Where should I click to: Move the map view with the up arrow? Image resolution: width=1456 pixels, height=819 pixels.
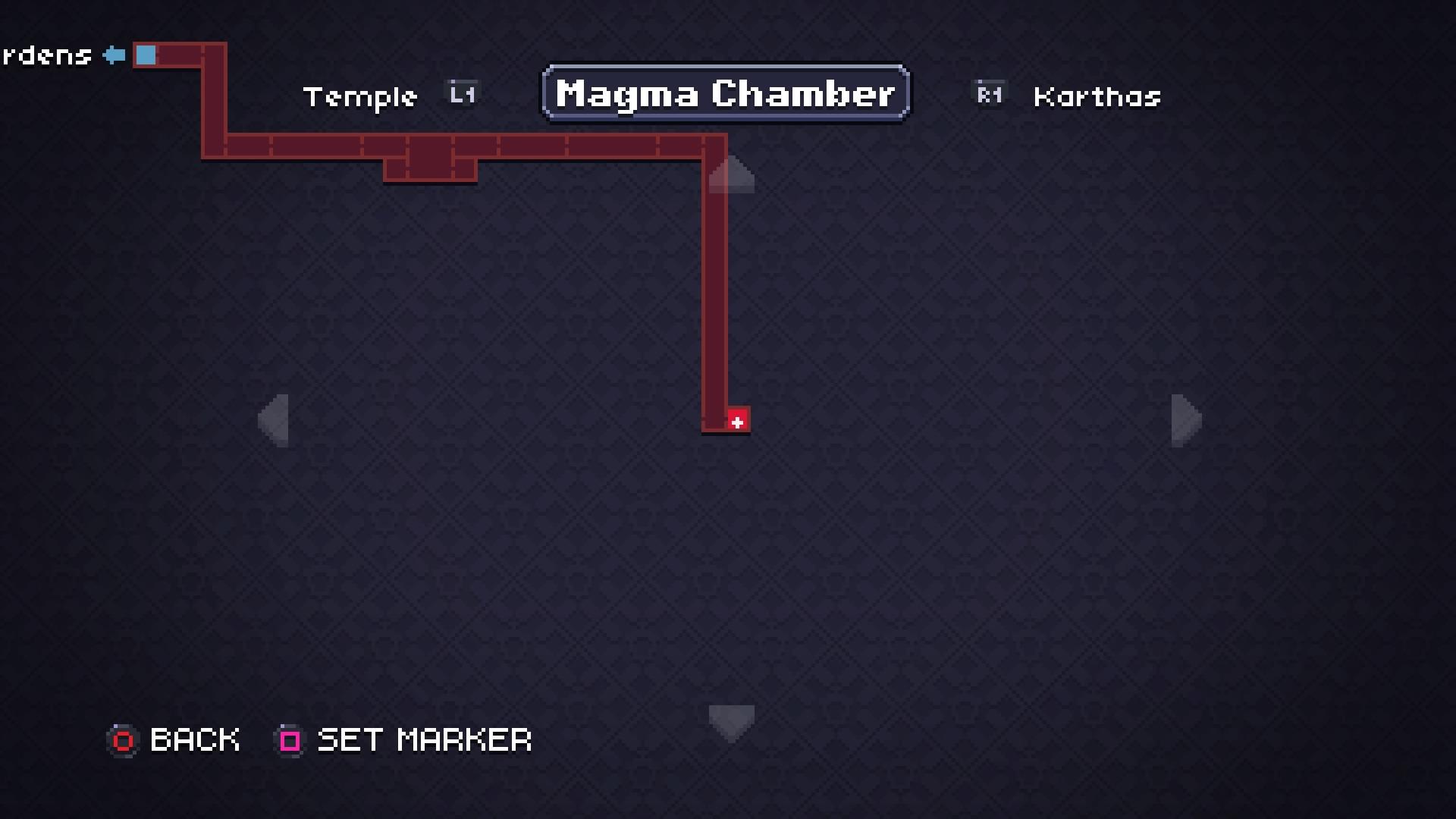(731, 175)
